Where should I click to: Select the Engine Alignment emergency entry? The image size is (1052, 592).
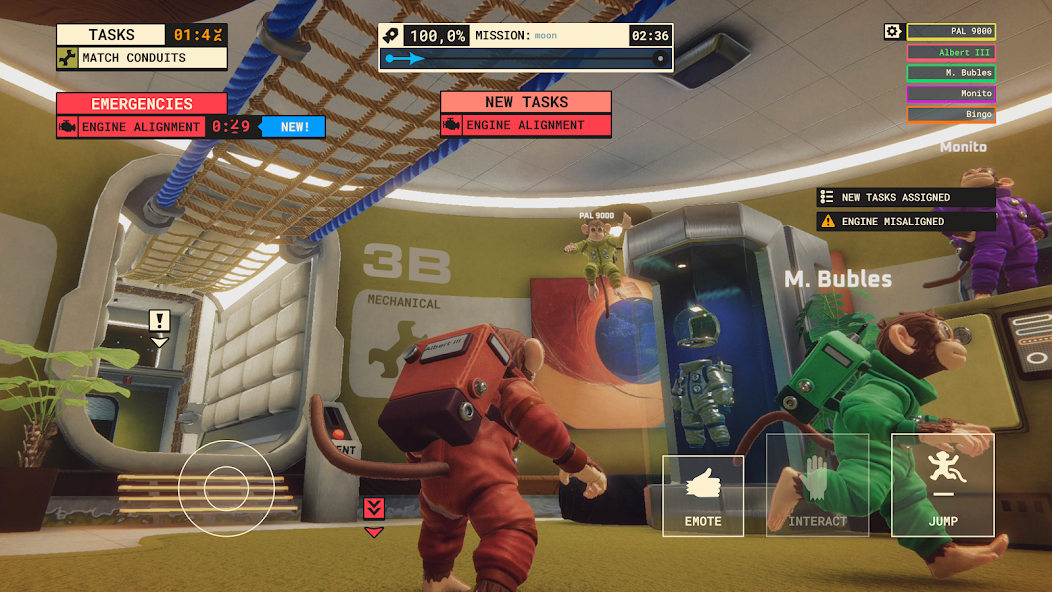pos(130,127)
